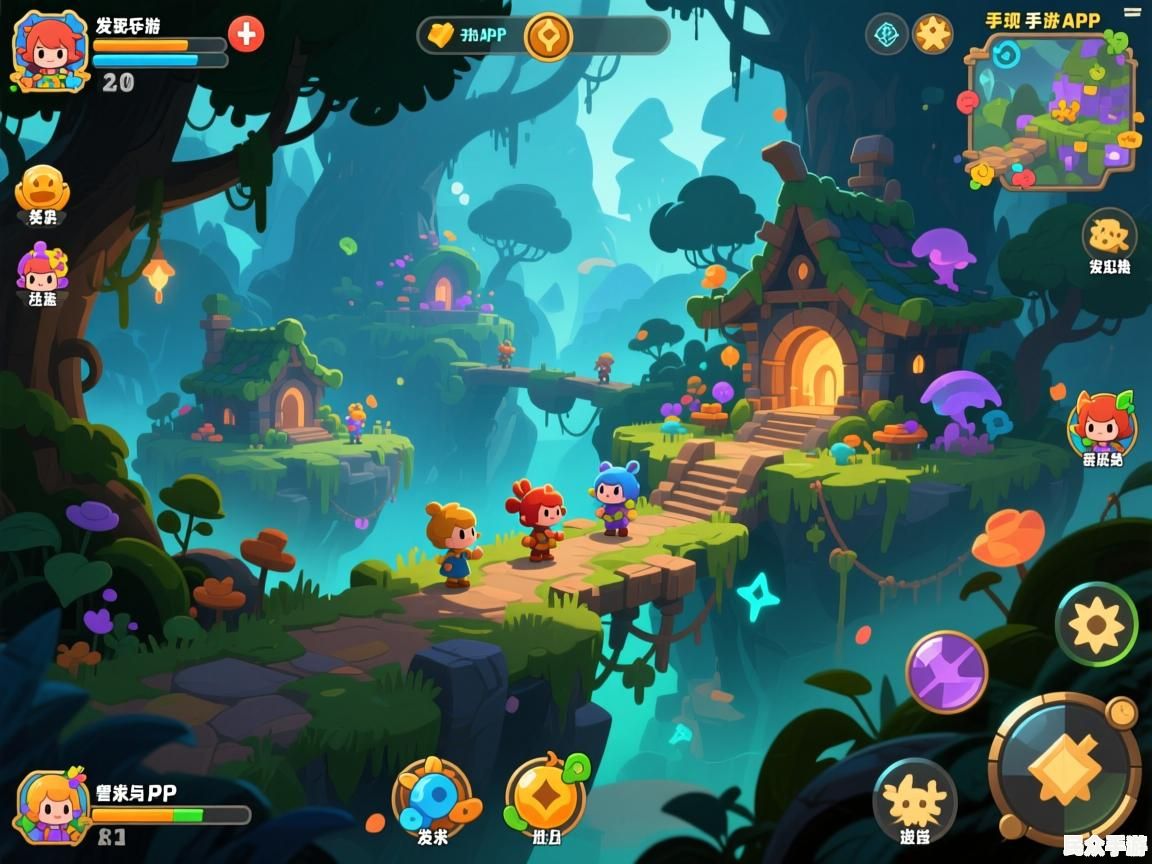Select the orange coin fruit button

tap(545, 797)
